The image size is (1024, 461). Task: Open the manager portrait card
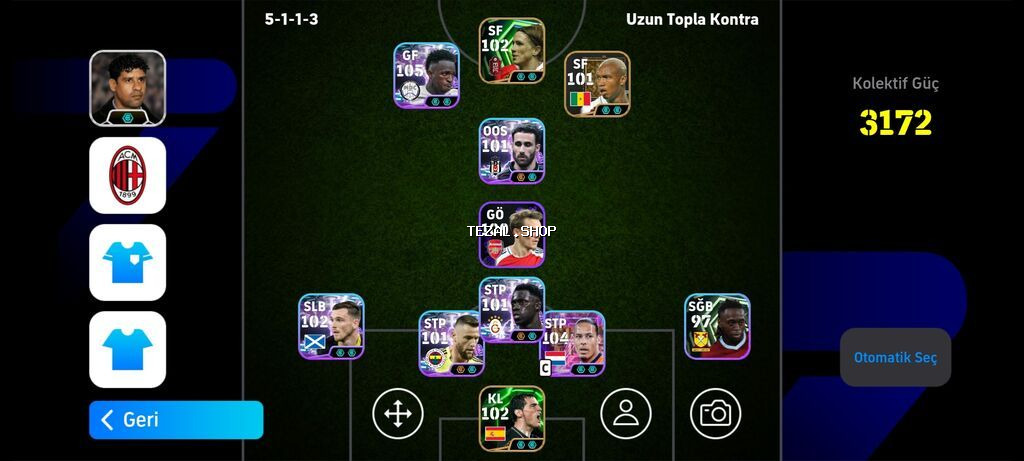(127, 88)
